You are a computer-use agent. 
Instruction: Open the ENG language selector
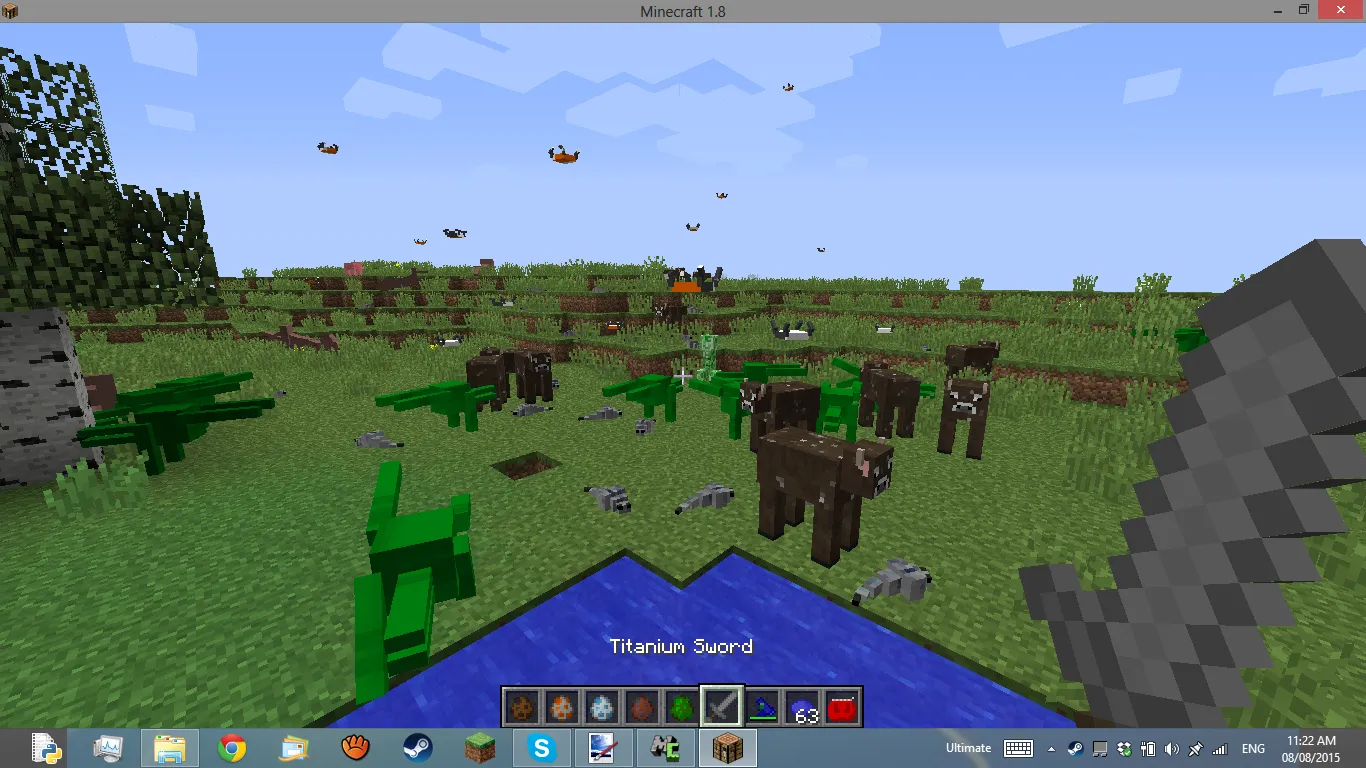click(1253, 747)
